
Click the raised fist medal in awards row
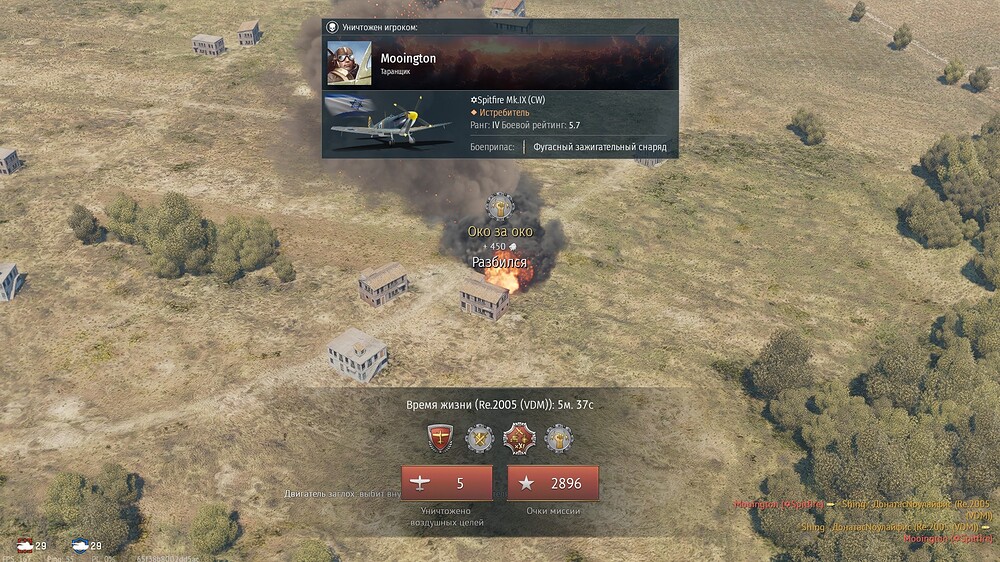pos(559,438)
